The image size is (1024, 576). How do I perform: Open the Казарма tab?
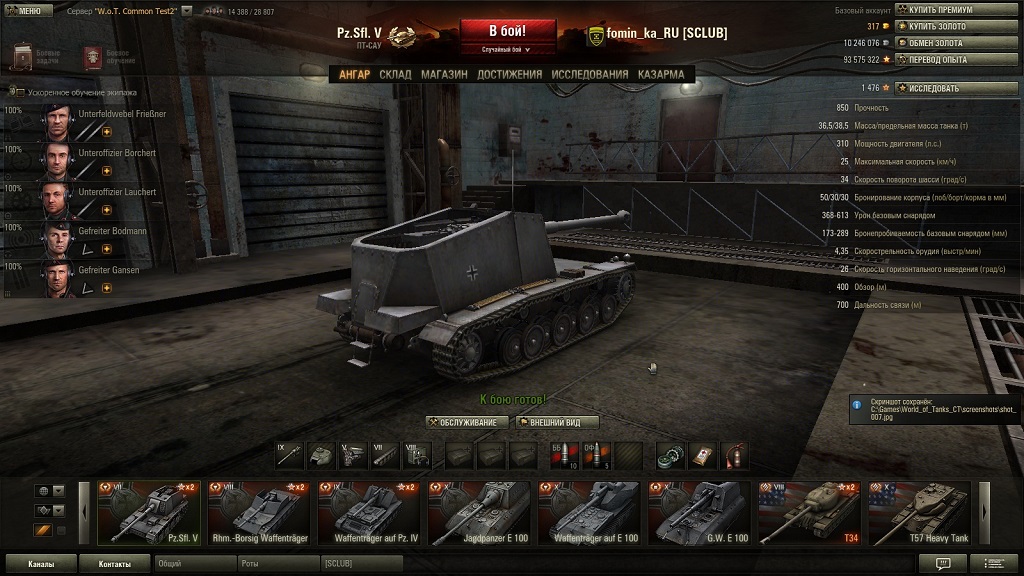(x=661, y=74)
